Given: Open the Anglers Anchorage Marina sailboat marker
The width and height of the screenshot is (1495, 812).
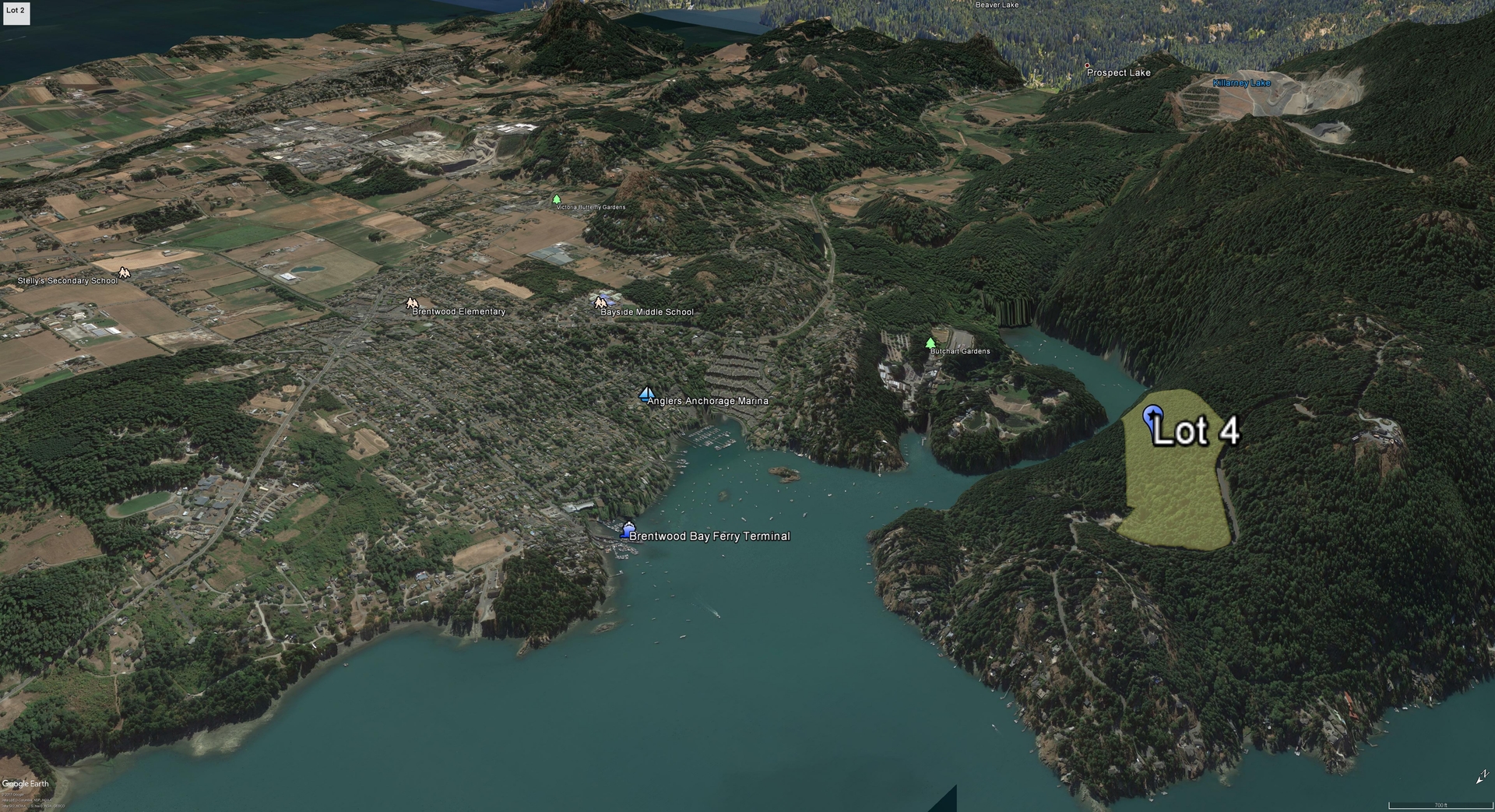Looking at the screenshot, I should (x=645, y=394).
